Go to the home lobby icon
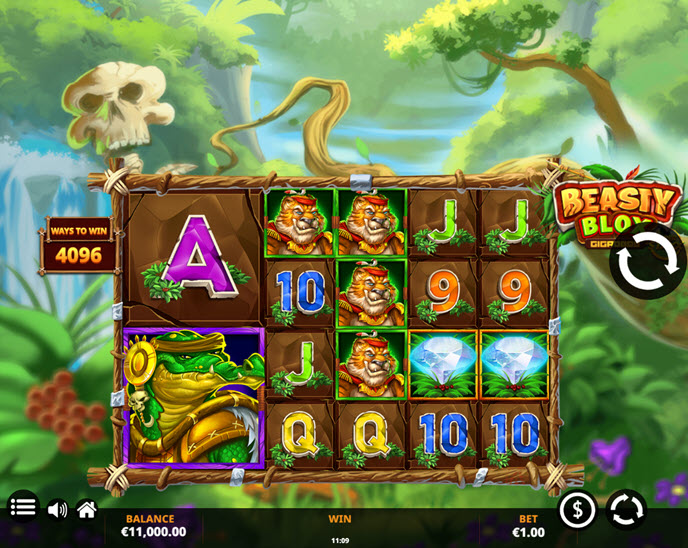Image resolution: width=688 pixels, height=548 pixels. (x=87, y=510)
